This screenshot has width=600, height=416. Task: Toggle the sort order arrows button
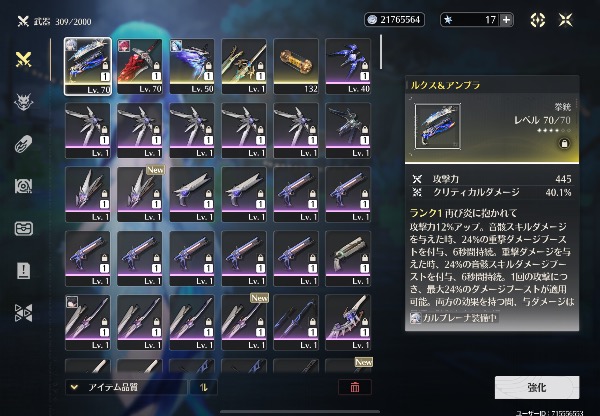pyautogui.click(x=205, y=386)
